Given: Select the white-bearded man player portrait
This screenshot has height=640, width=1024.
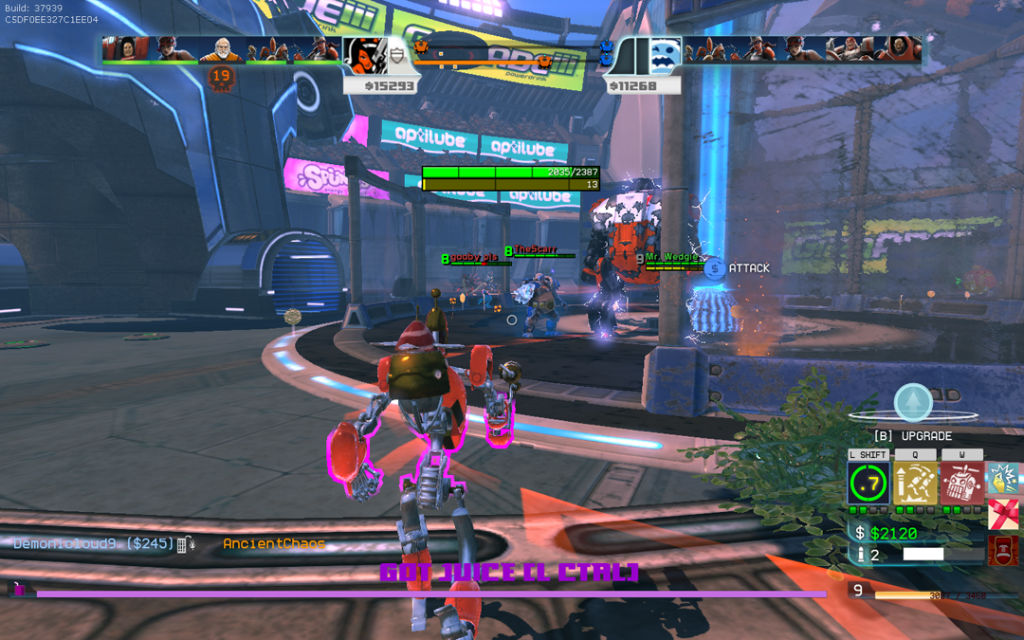Looking at the screenshot, I should pyautogui.click(x=221, y=49).
